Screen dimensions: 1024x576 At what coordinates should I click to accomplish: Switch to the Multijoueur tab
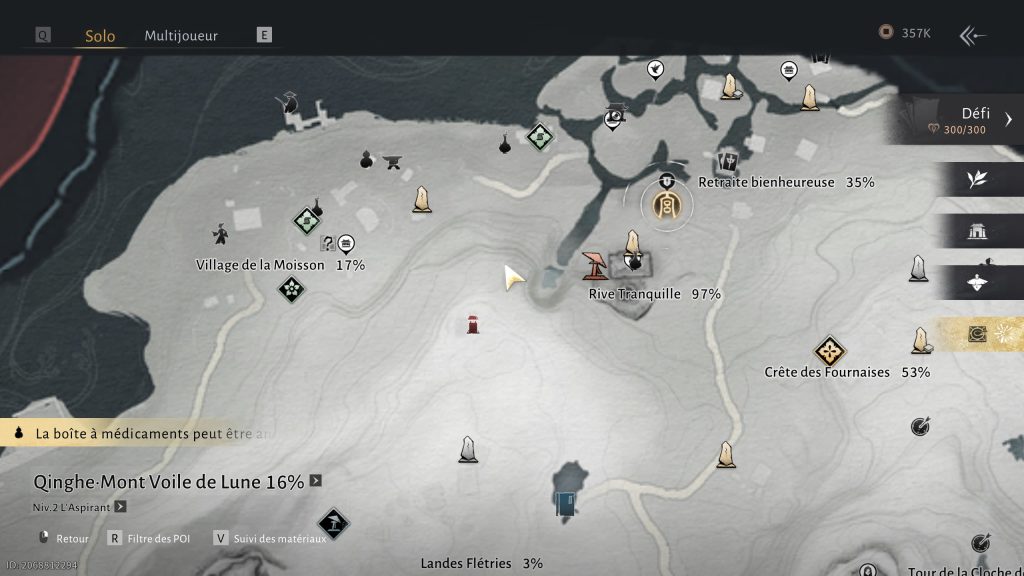(183, 35)
